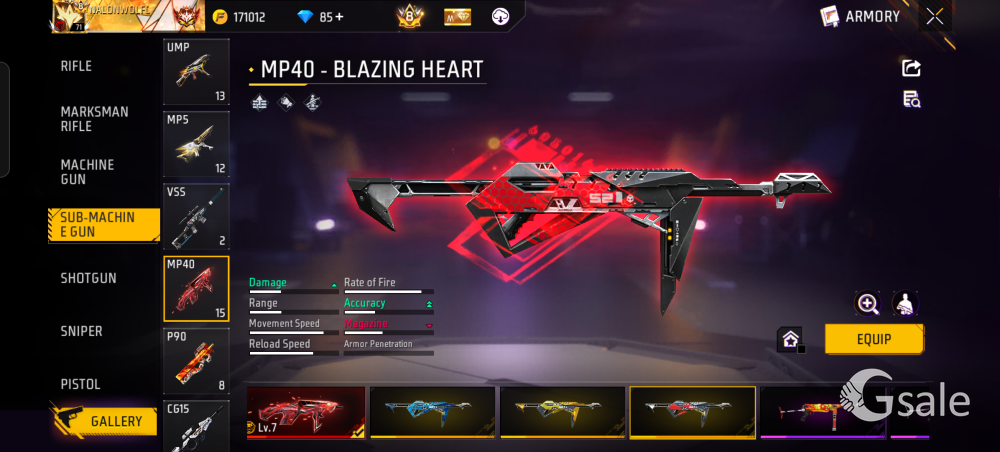Switch to the Rifle category
Screen dimensions: 1000x452
76,66
